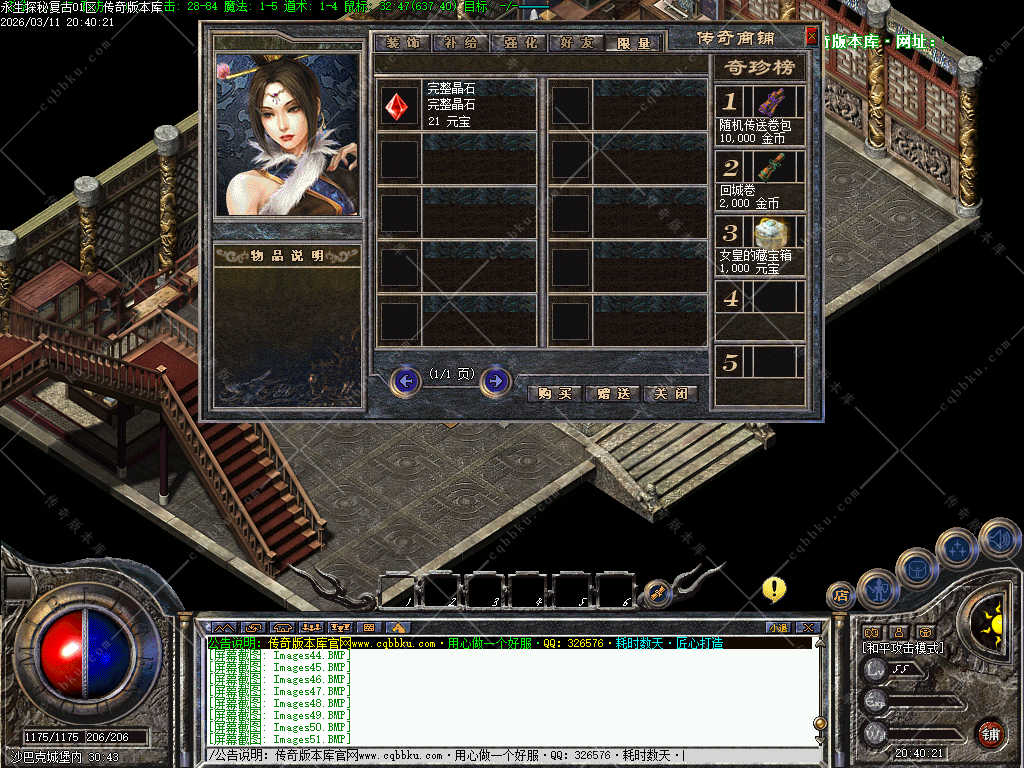Close the shop with the red X
This screenshot has height=768, width=1024.
811,36
